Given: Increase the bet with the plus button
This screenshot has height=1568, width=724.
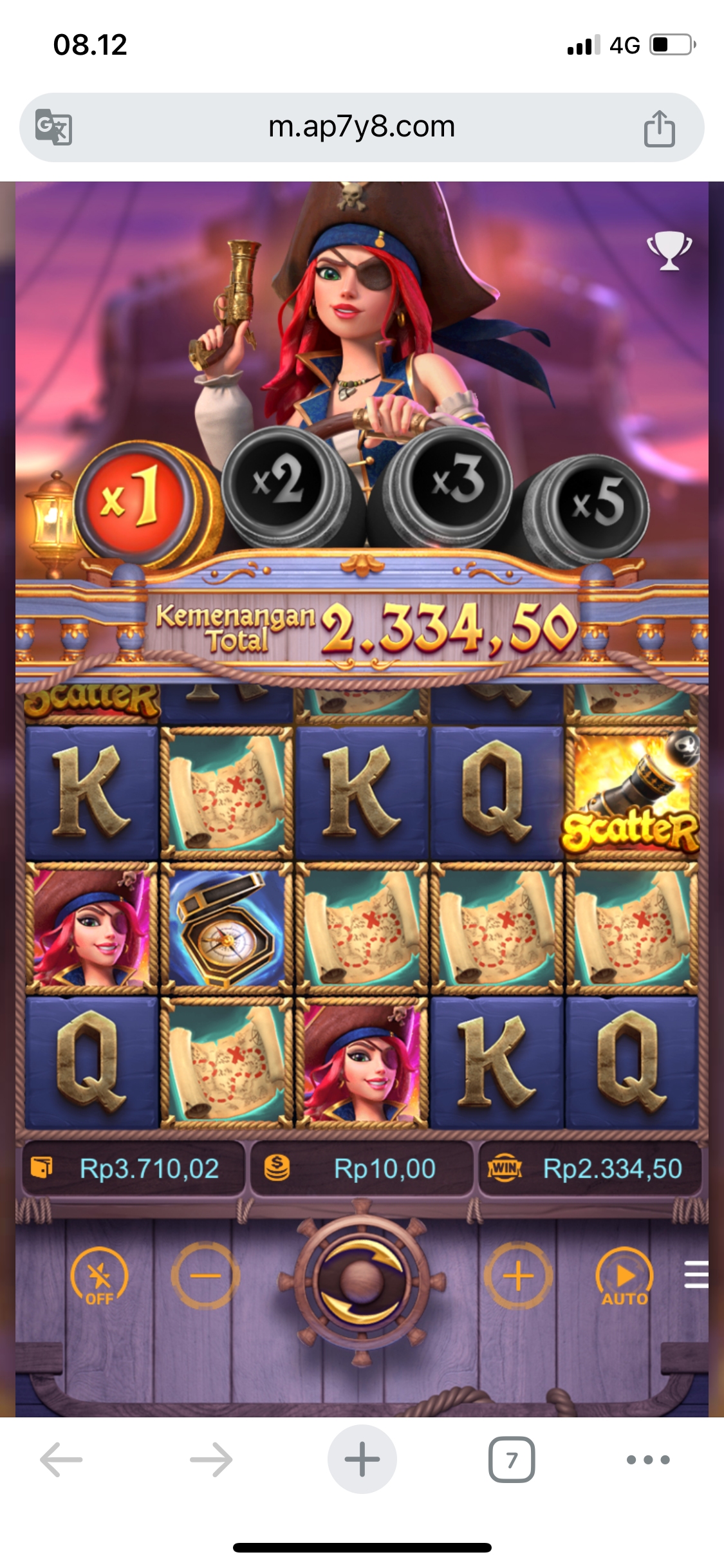Looking at the screenshot, I should 518,1276.
